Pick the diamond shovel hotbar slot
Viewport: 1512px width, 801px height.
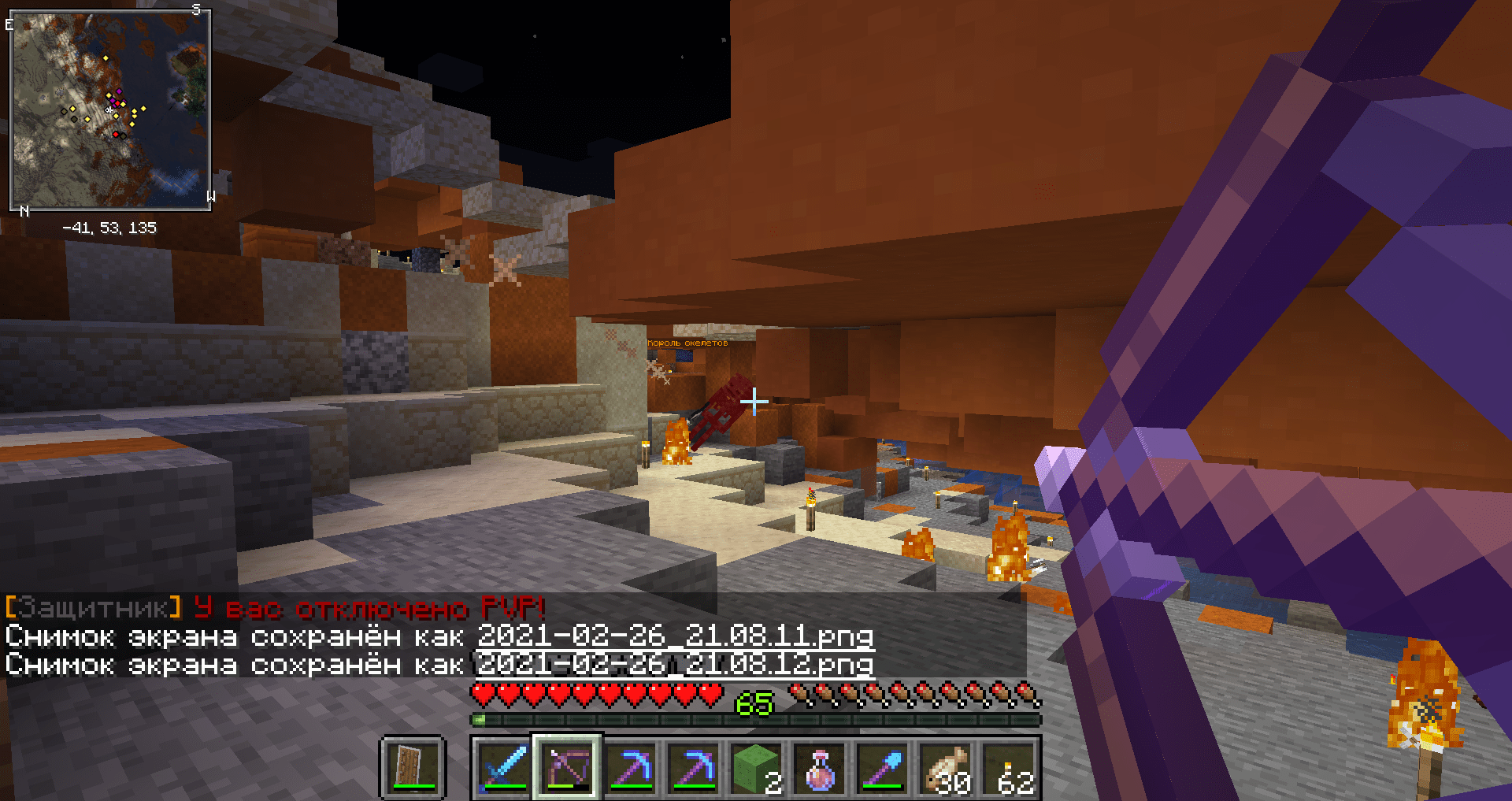click(882, 767)
